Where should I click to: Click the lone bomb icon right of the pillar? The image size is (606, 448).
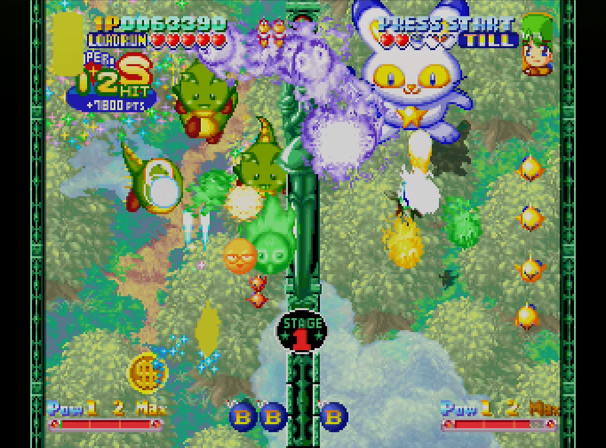click(x=333, y=414)
